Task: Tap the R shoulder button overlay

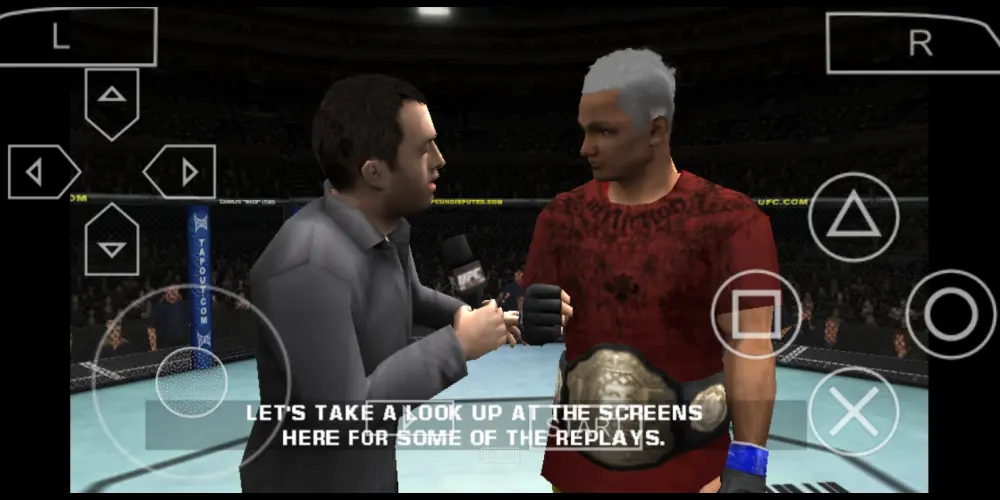Action: pos(911,43)
